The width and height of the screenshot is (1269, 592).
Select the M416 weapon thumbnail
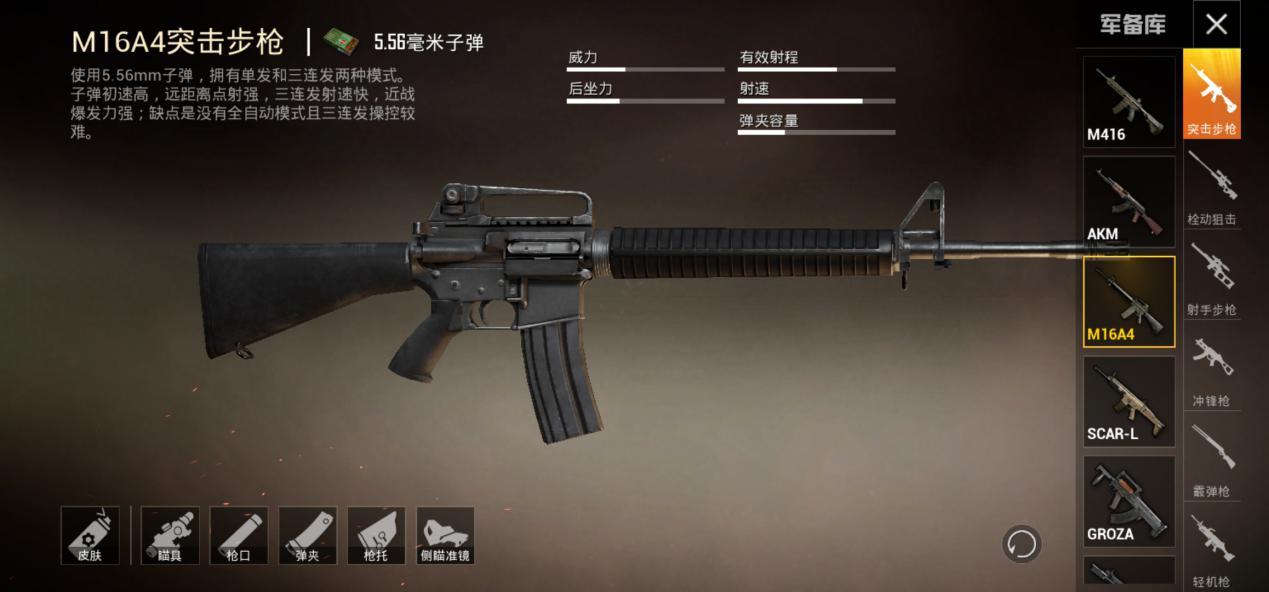coord(1129,102)
